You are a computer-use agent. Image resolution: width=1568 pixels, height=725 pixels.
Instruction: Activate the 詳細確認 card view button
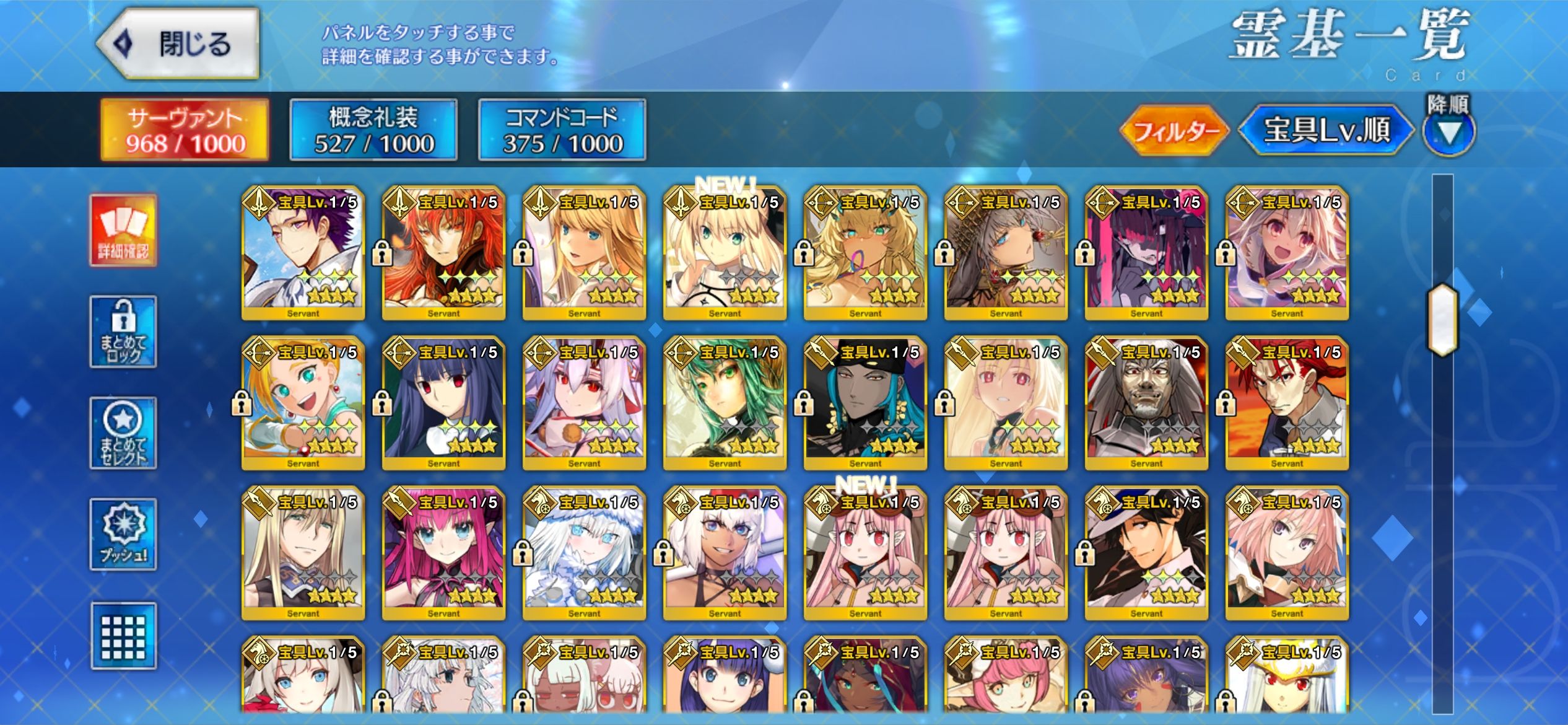123,231
